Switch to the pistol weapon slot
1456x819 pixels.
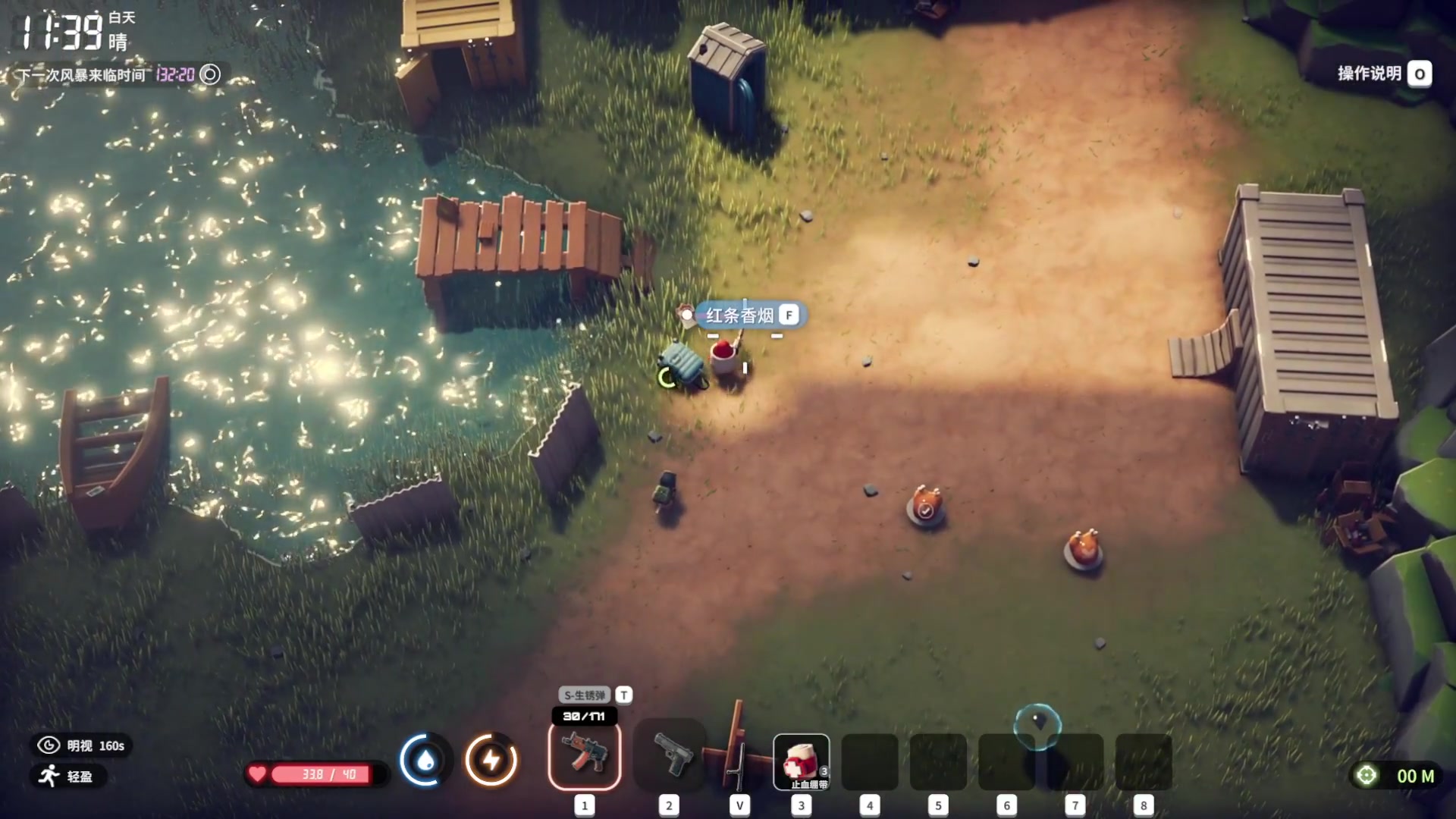tap(670, 755)
